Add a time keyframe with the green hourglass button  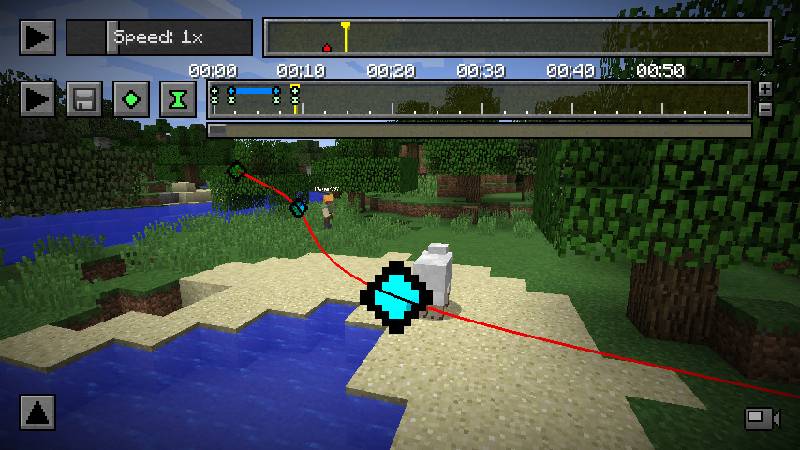click(178, 100)
